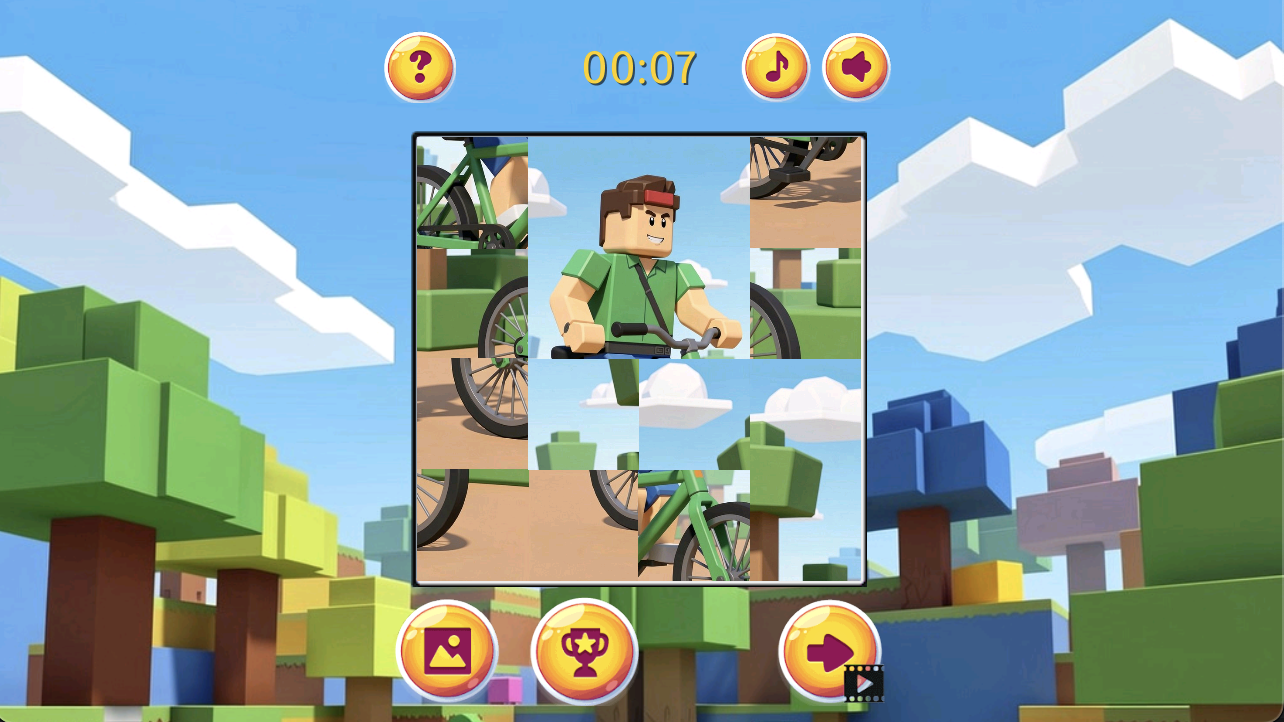
Task: Click the hint icon near the timer
Action: point(421,66)
